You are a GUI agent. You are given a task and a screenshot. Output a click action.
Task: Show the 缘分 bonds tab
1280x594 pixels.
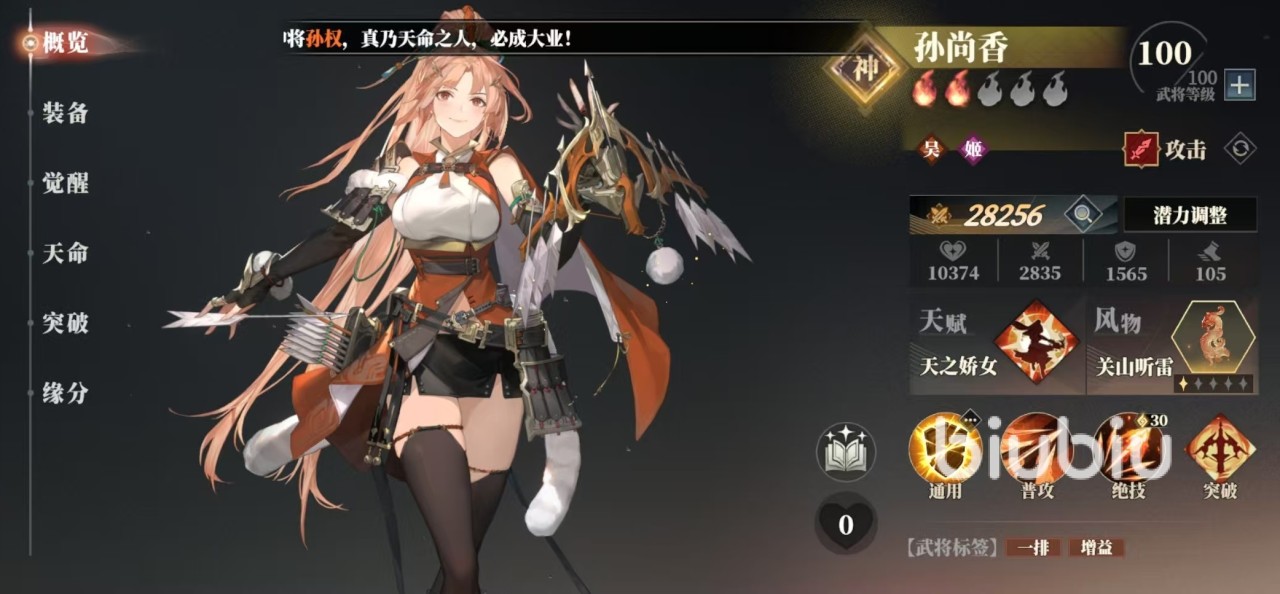coord(66,393)
